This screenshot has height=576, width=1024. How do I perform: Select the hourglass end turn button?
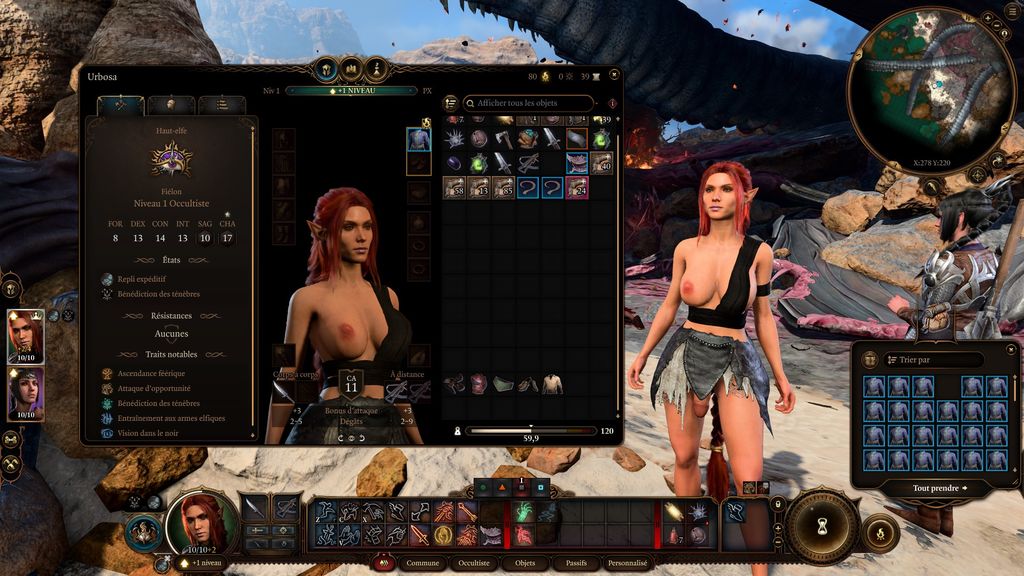click(x=821, y=525)
